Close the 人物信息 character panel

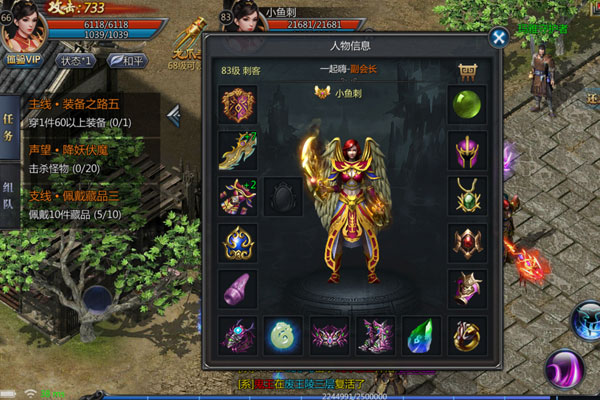pos(498,38)
